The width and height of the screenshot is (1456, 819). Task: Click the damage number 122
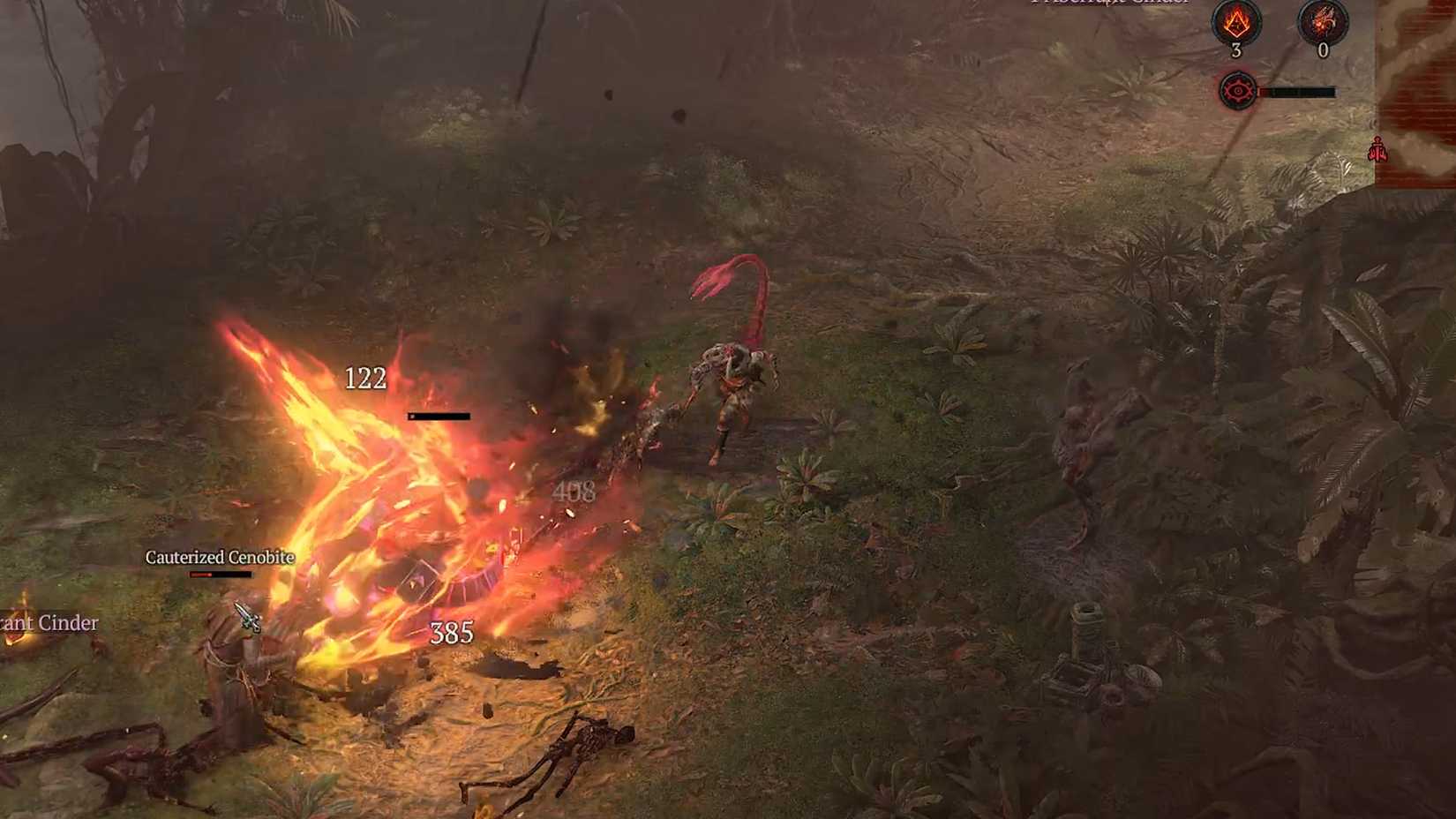[368, 379]
